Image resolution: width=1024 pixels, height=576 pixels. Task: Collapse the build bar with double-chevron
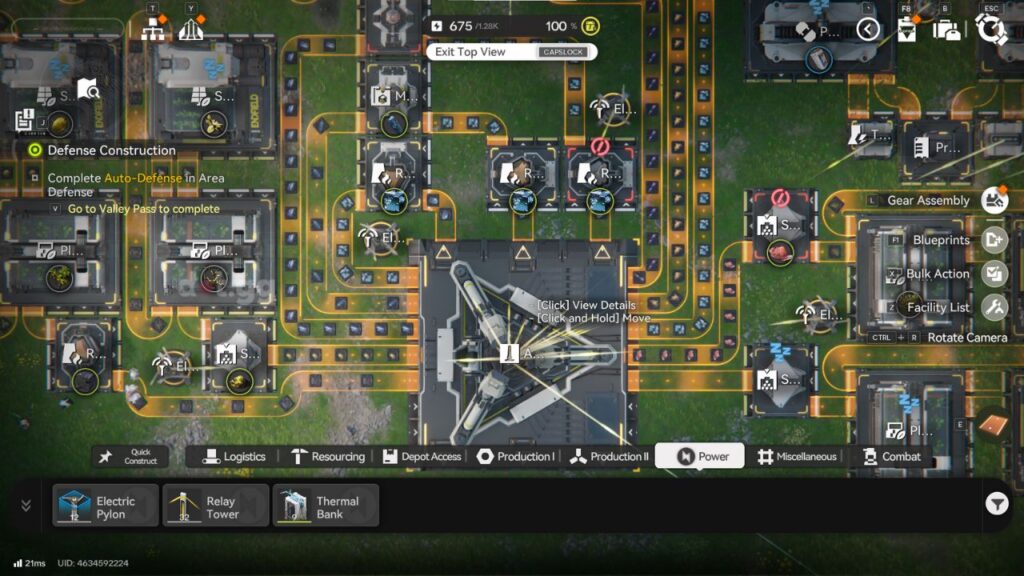pos(26,505)
